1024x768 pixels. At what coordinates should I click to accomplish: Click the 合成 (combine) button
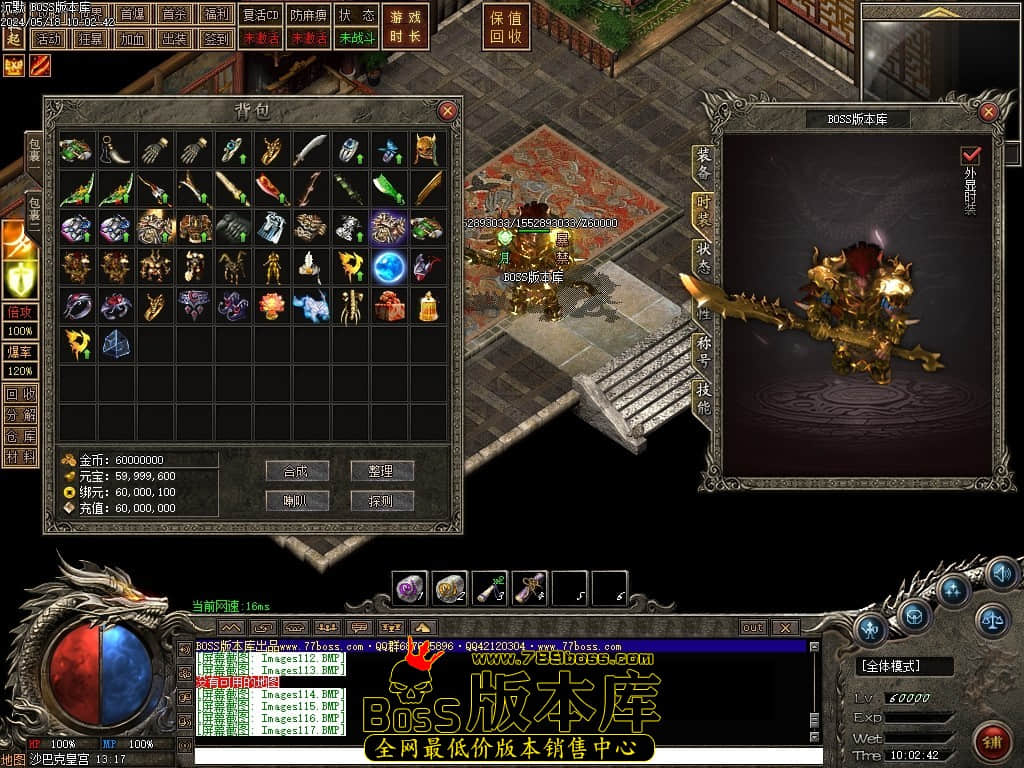pos(297,471)
